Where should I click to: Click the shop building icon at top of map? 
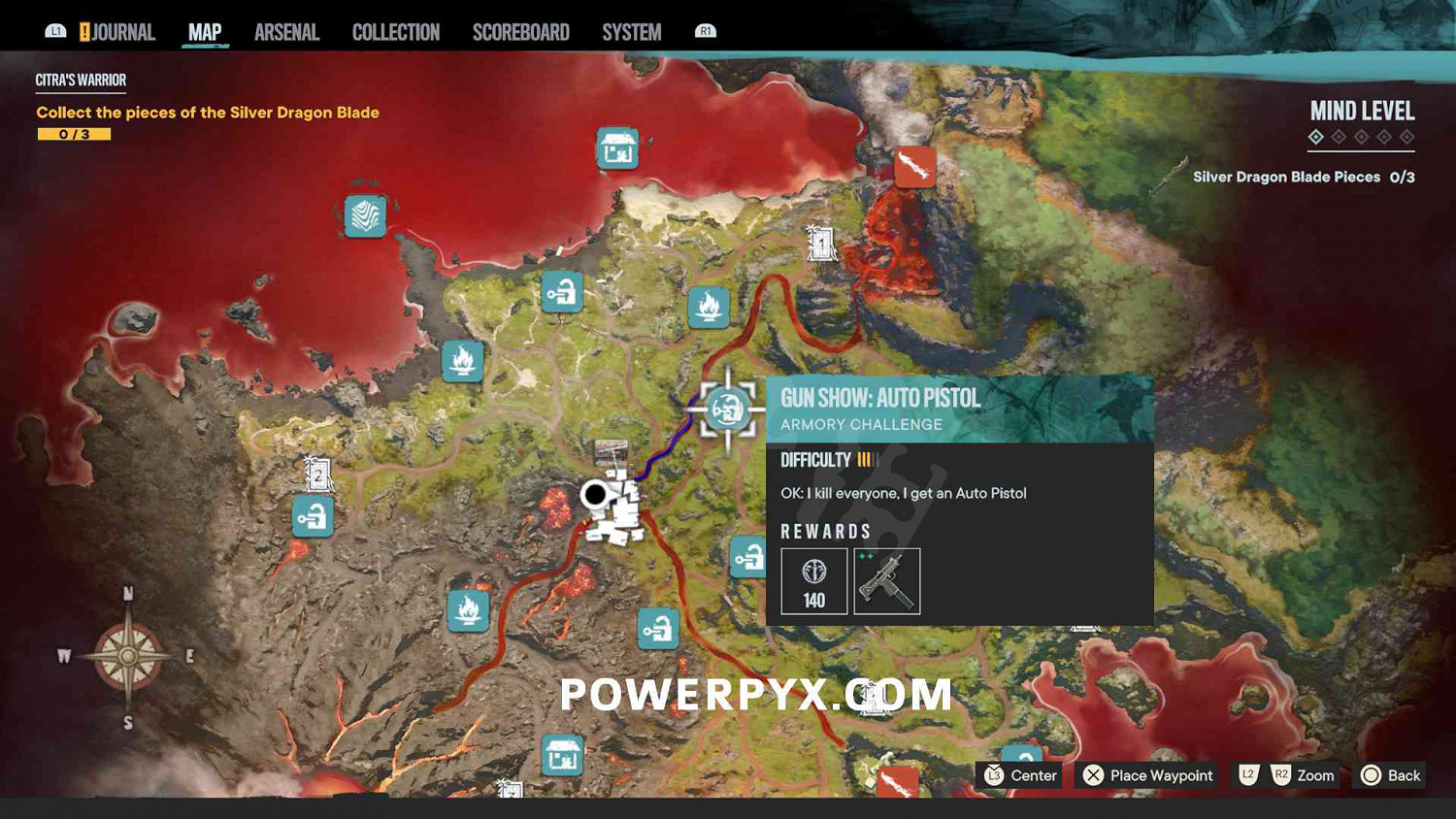[618, 149]
